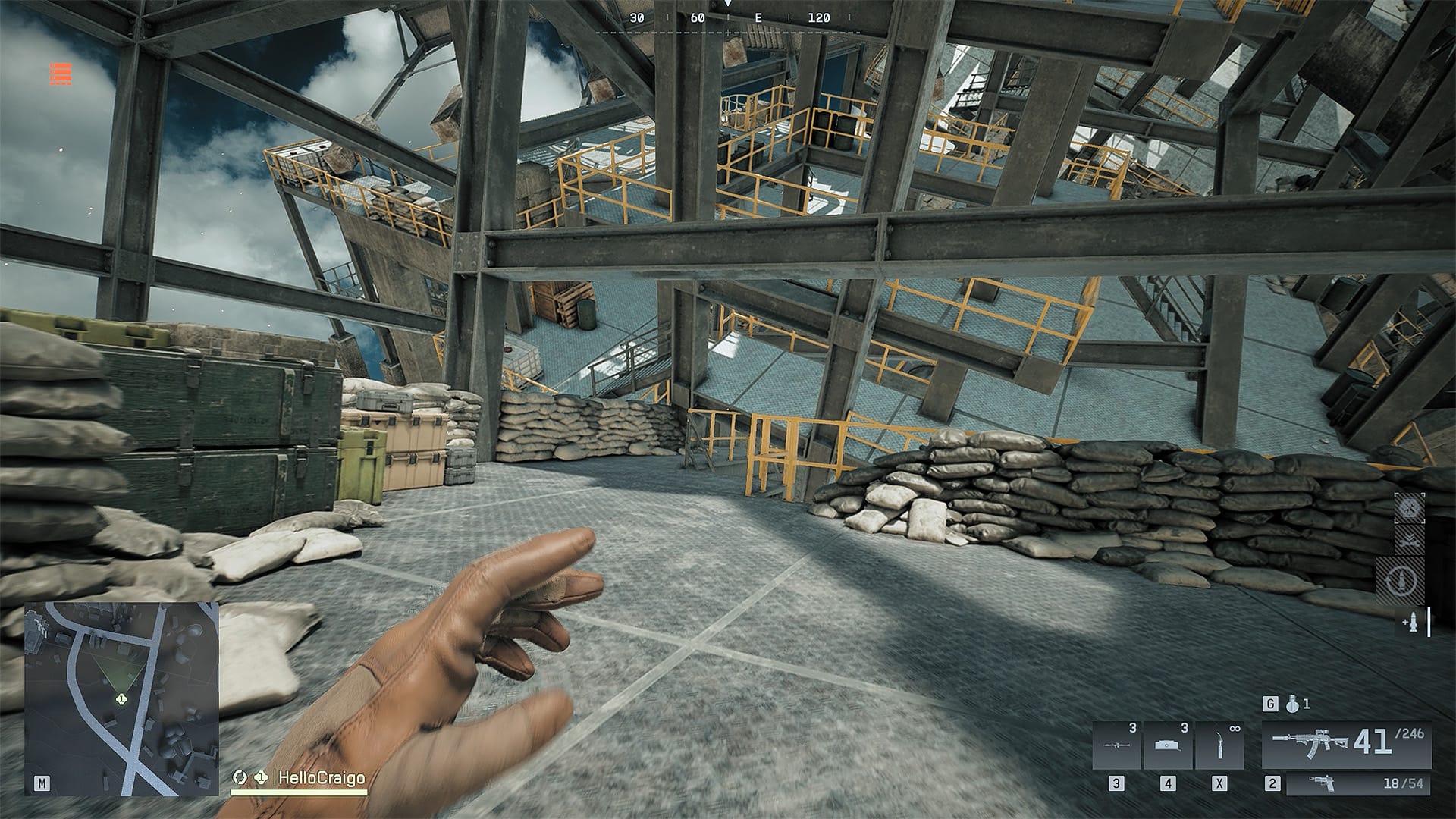Select the wrench with chevrons perk icon
This screenshot has width=1456, height=819.
point(1410,541)
